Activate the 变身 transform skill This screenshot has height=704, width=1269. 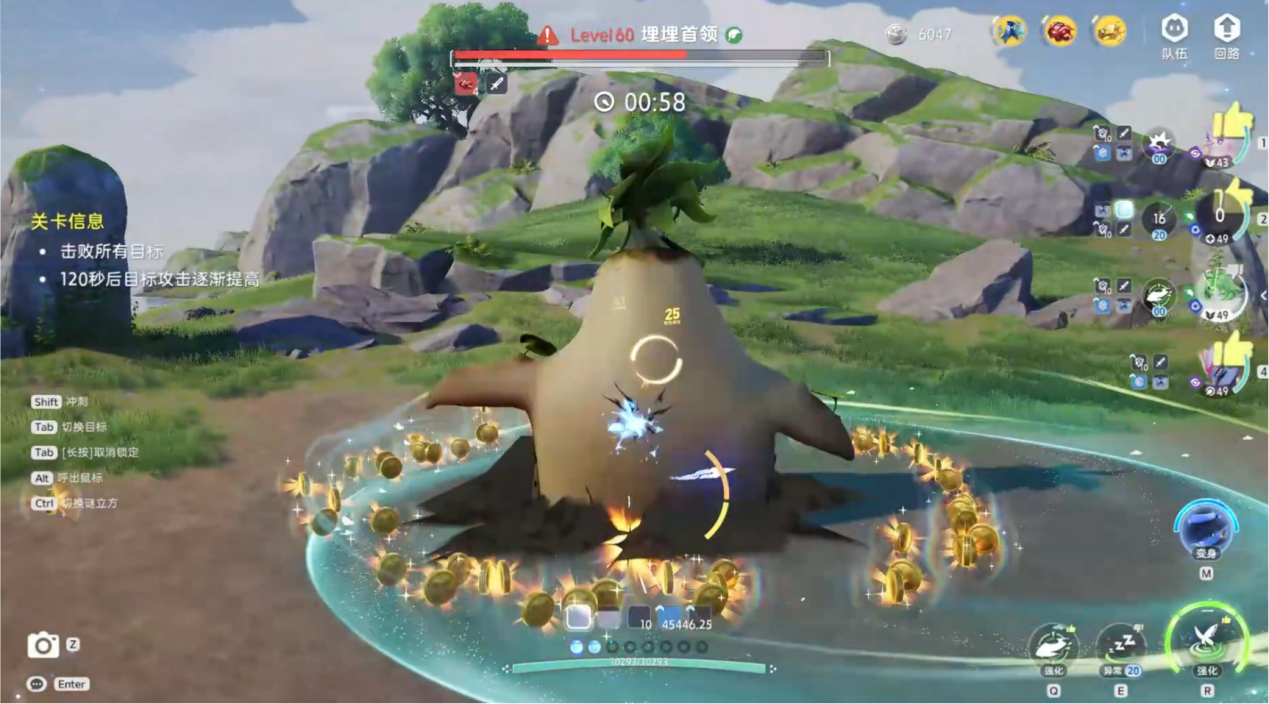pyautogui.click(x=1205, y=530)
